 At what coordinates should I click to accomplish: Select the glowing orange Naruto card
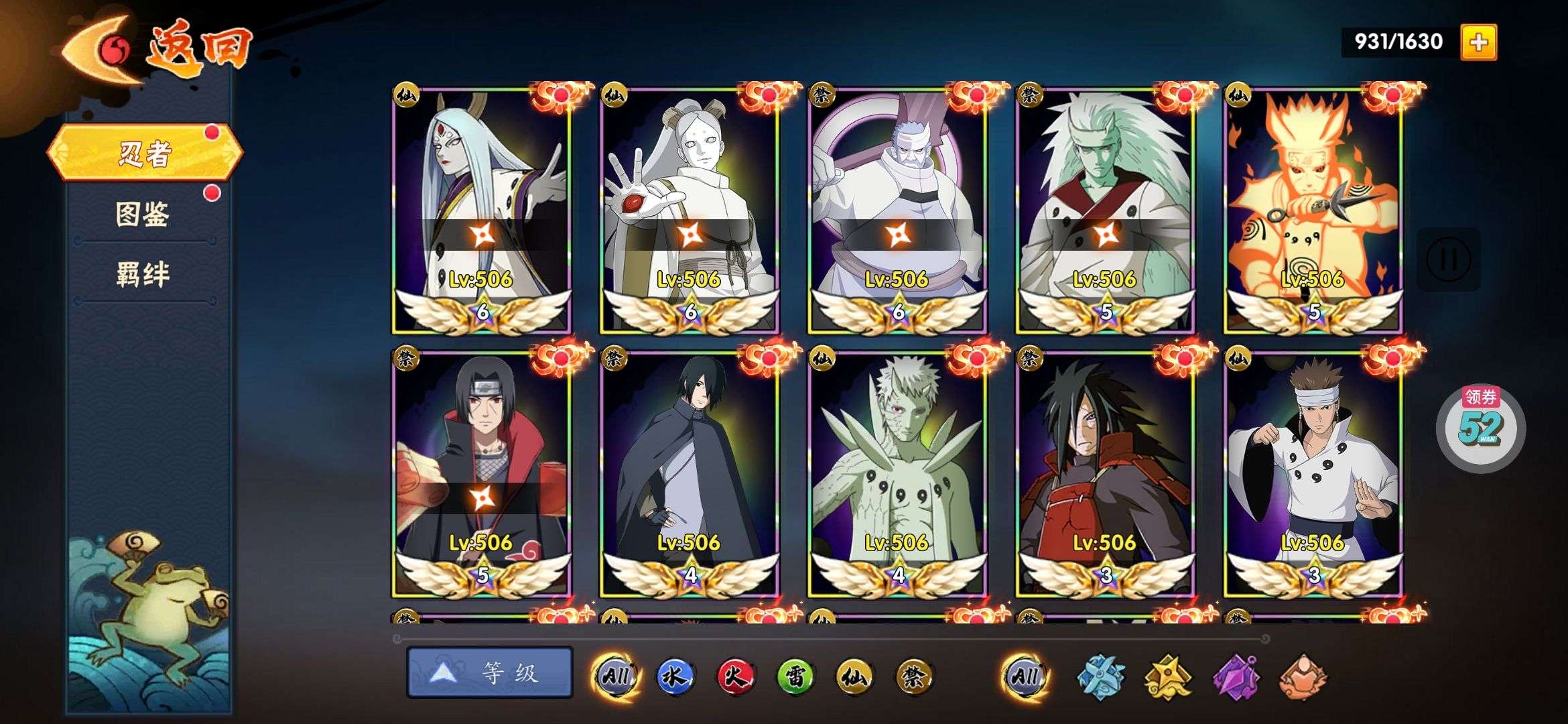[x=1313, y=209]
